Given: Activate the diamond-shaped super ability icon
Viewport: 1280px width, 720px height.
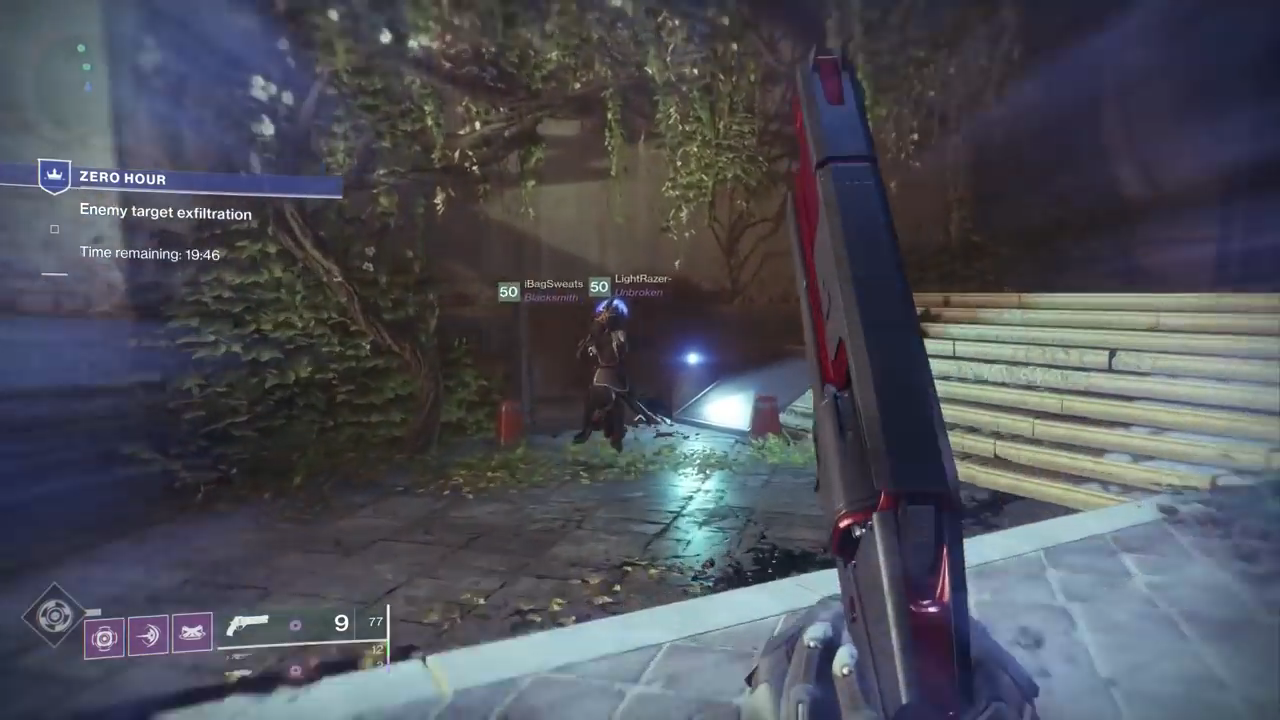Looking at the screenshot, I should pos(54,614).
